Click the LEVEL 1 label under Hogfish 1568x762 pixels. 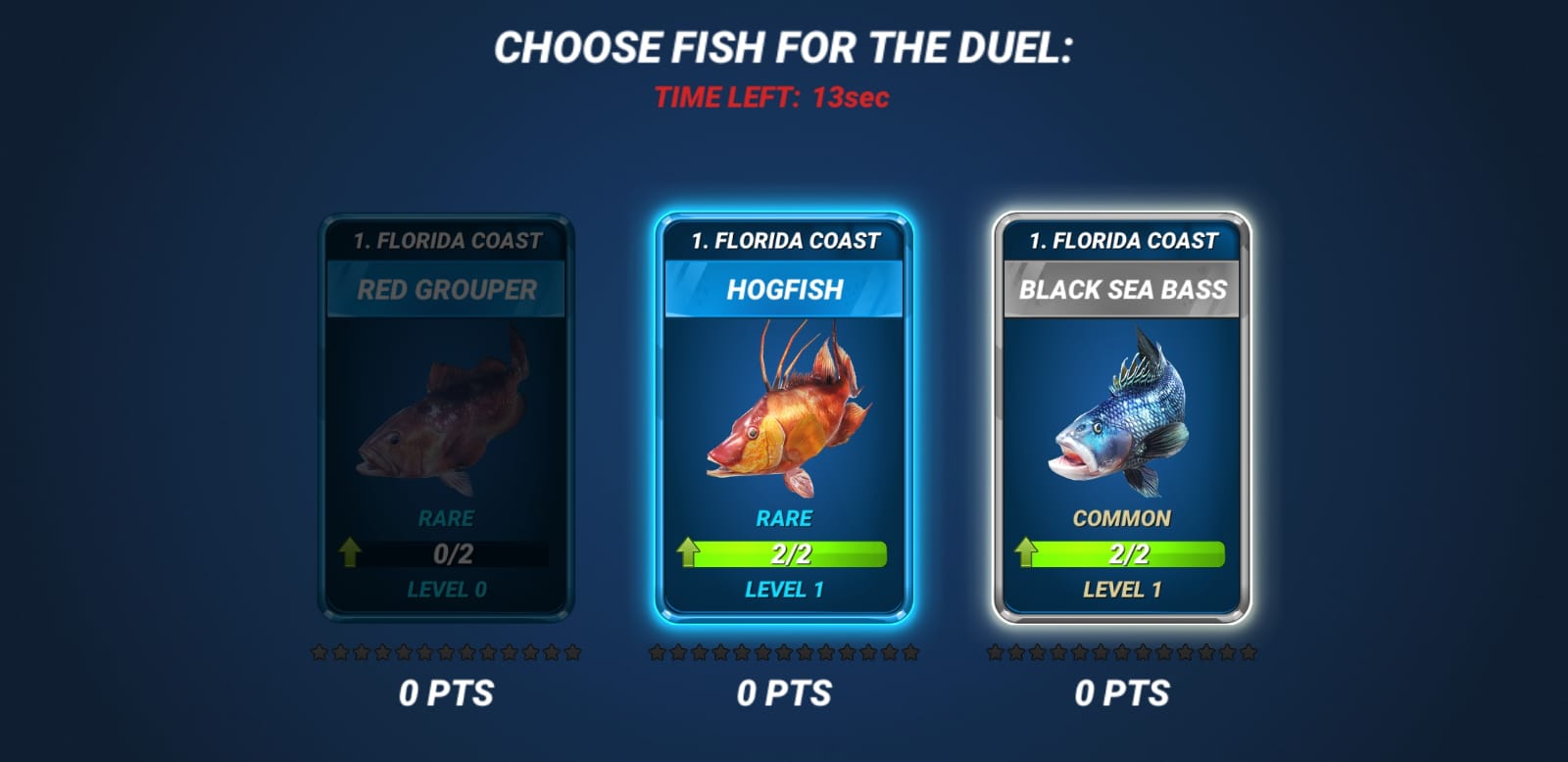(784, 590)
